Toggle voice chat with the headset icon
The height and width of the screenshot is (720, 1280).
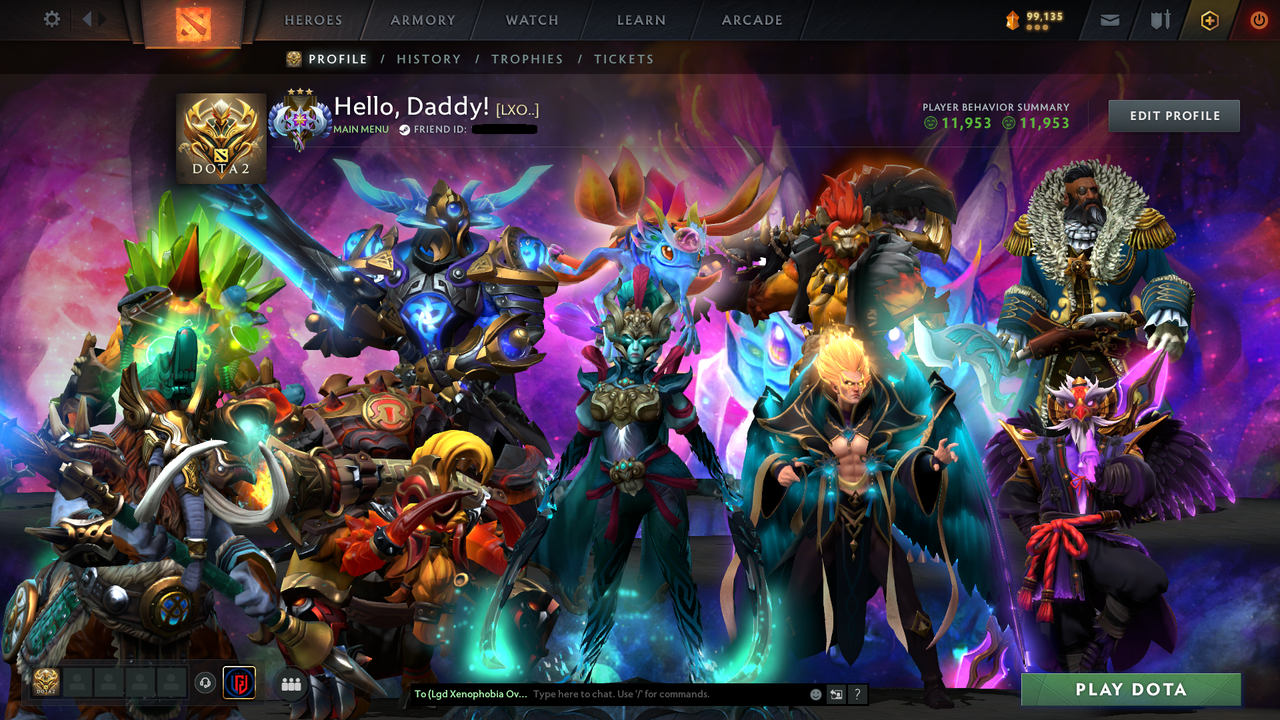(206, 683)
